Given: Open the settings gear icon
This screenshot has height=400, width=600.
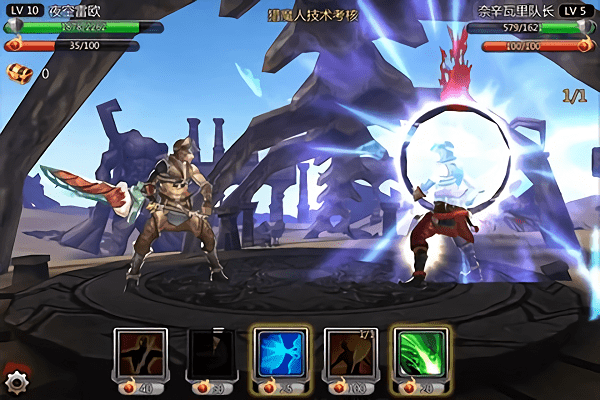Looking at the screenshot, I should coord(16,381).
